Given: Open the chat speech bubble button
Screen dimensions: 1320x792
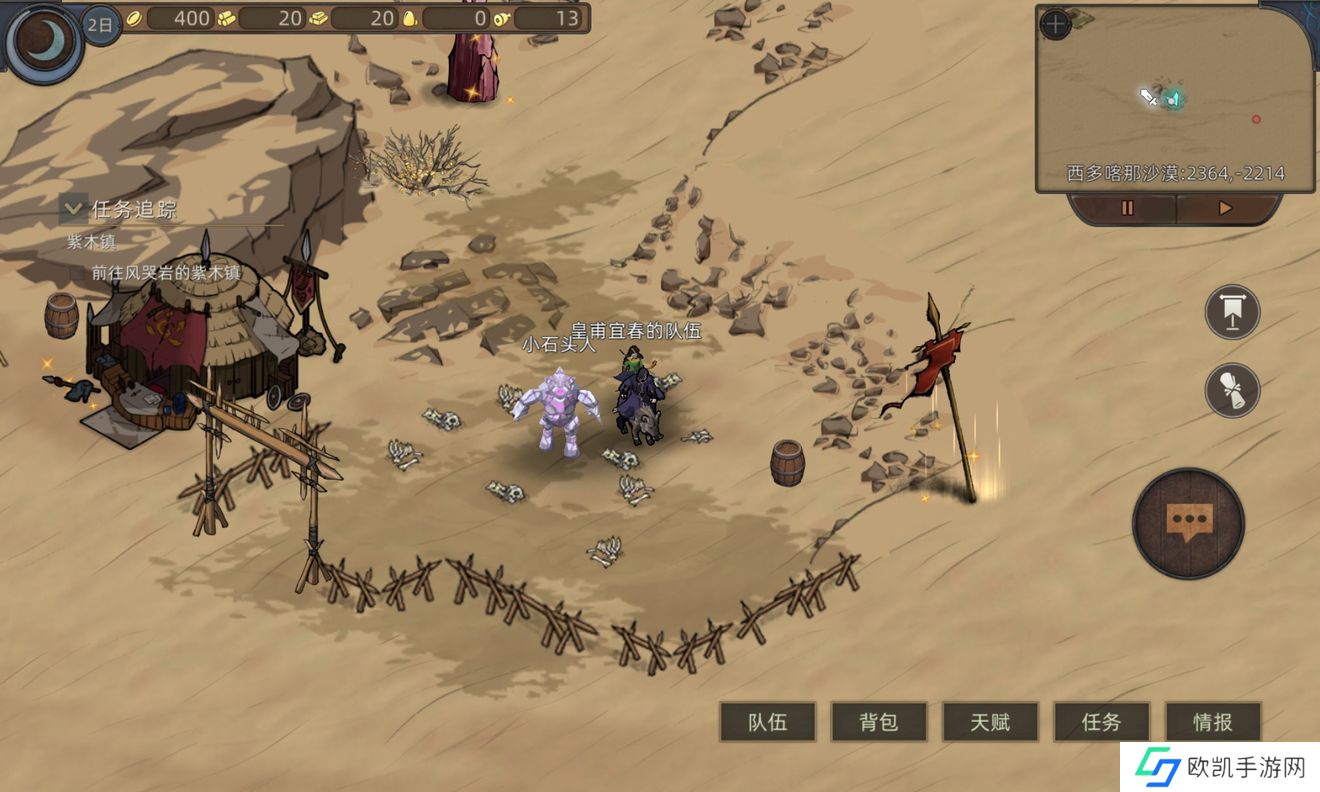Looking at the screenshot, I should click(x=1188, y=523).
